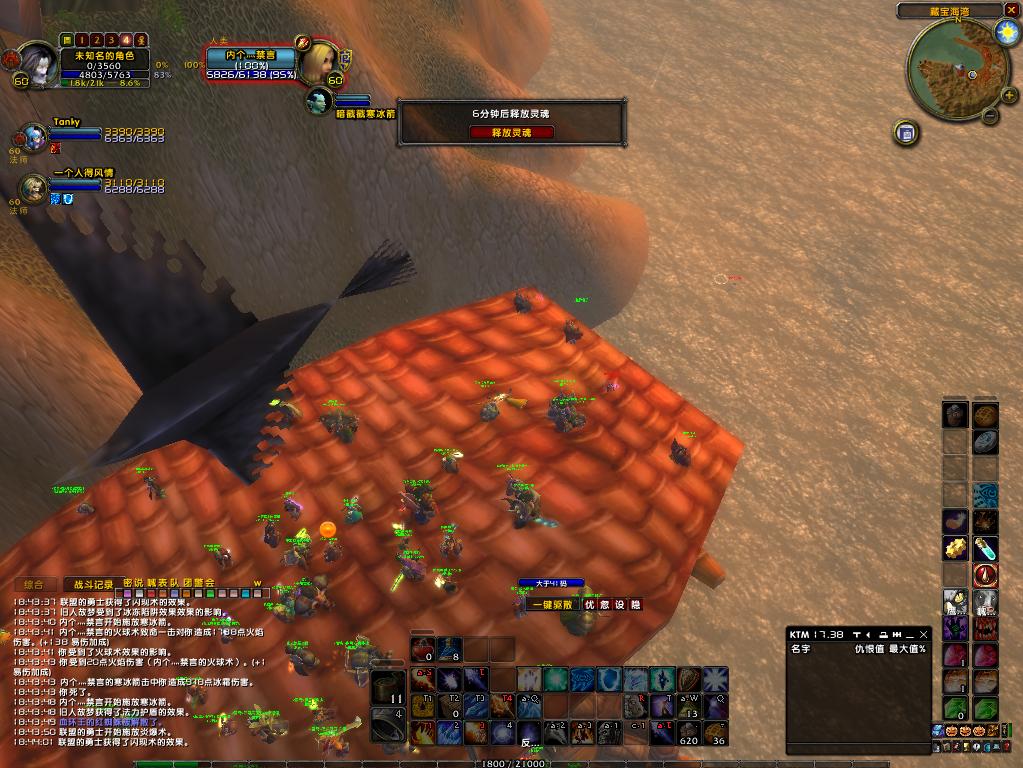Close the KTM threat meter window

924,634
